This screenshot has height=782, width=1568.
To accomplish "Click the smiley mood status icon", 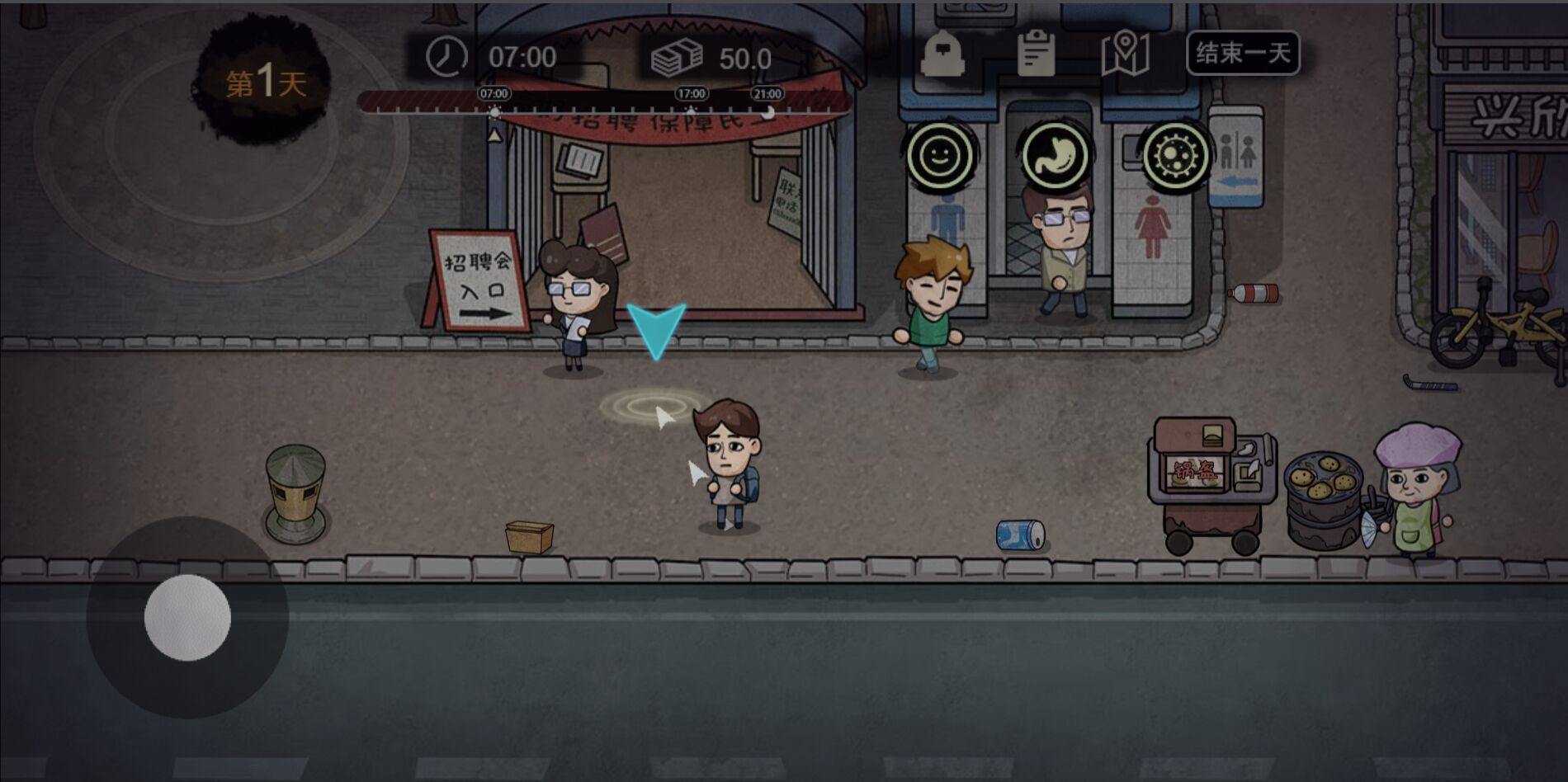I will [x=943, y=157].
